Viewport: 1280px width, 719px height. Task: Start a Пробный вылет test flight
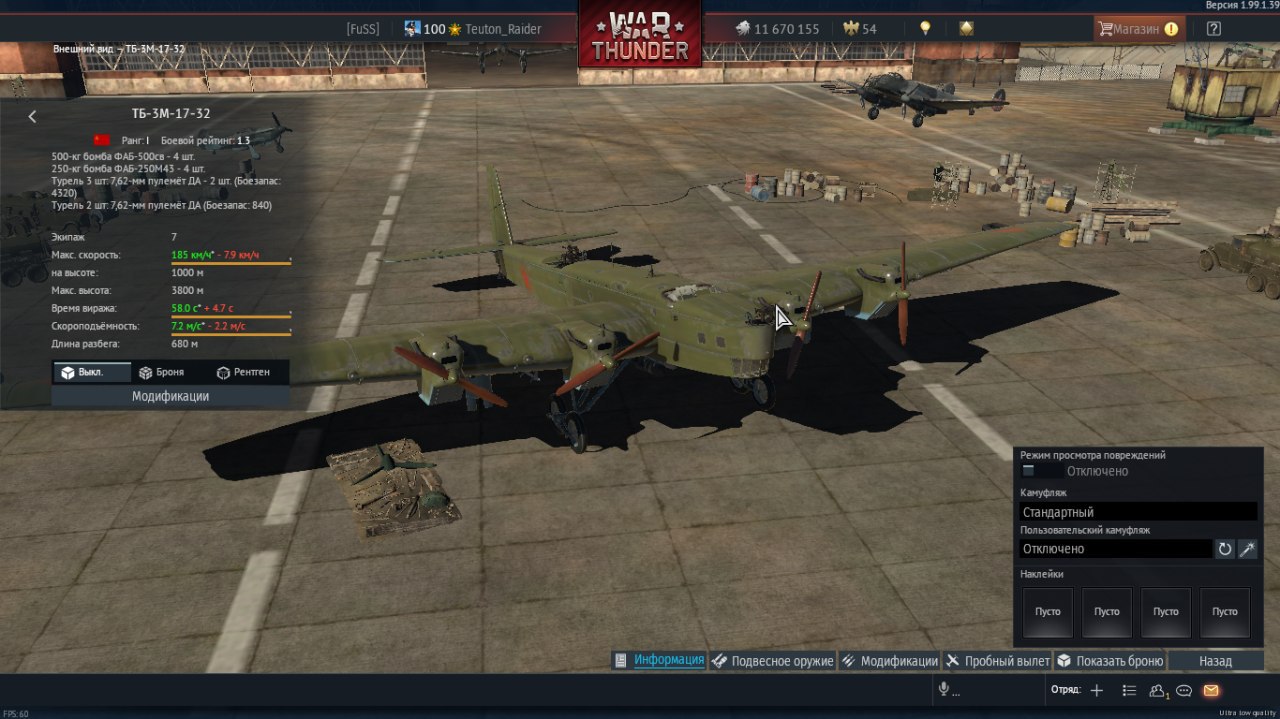[x=998, y=661]
